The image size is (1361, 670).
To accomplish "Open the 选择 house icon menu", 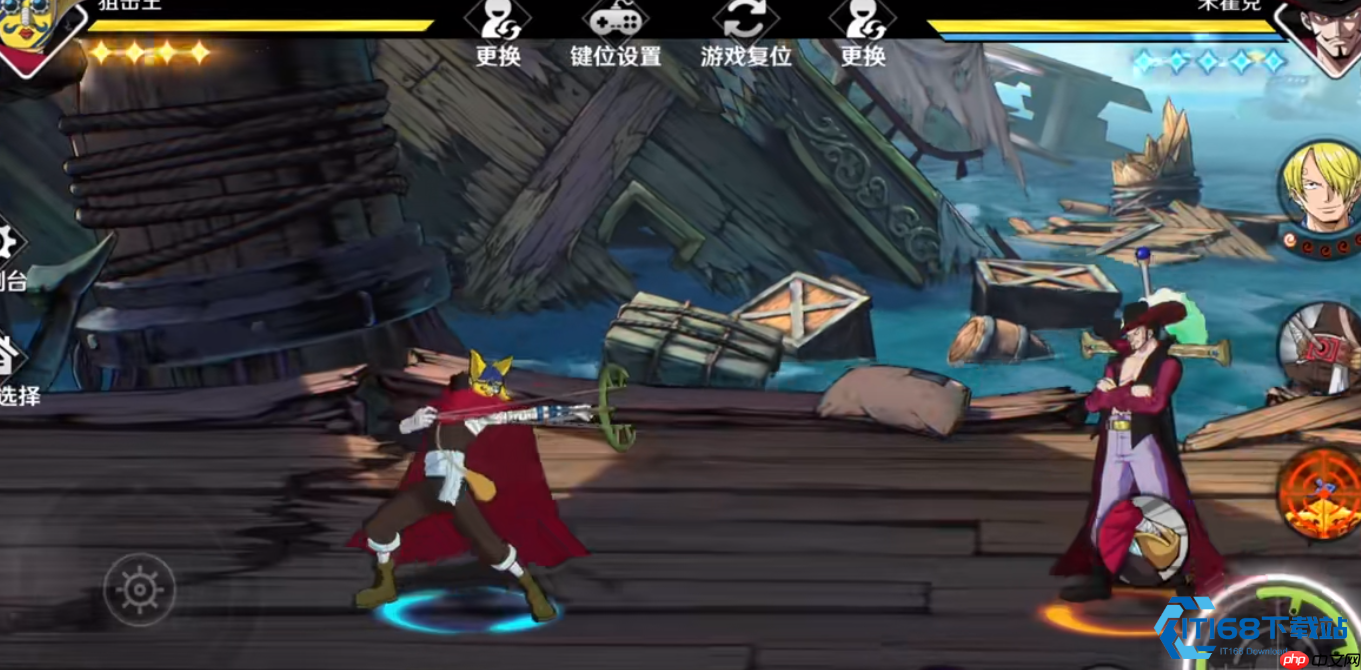I will pyautogui.click(x=8, y=360).
